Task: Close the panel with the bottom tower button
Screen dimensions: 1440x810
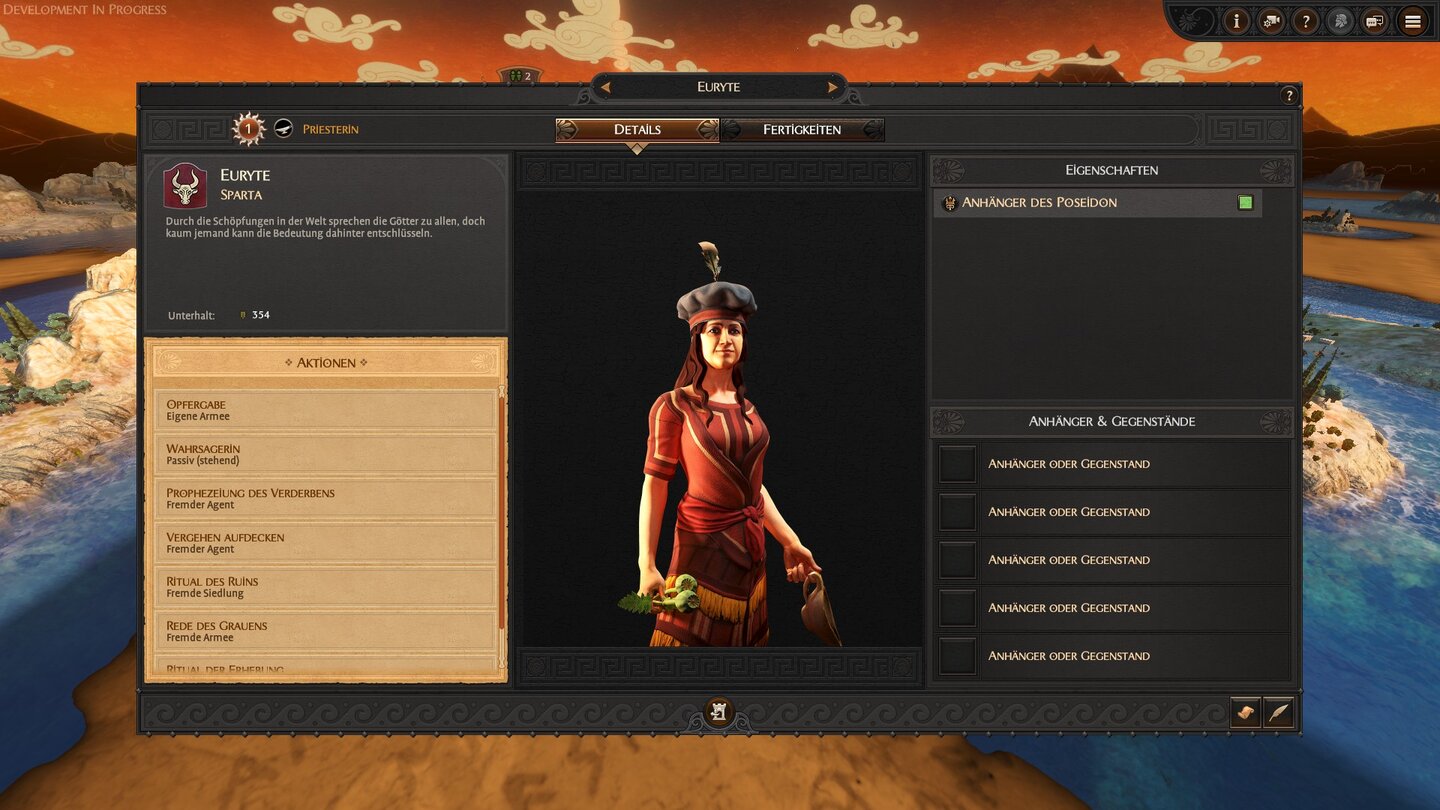Action: pyautogui.click(x=718, y=712)
